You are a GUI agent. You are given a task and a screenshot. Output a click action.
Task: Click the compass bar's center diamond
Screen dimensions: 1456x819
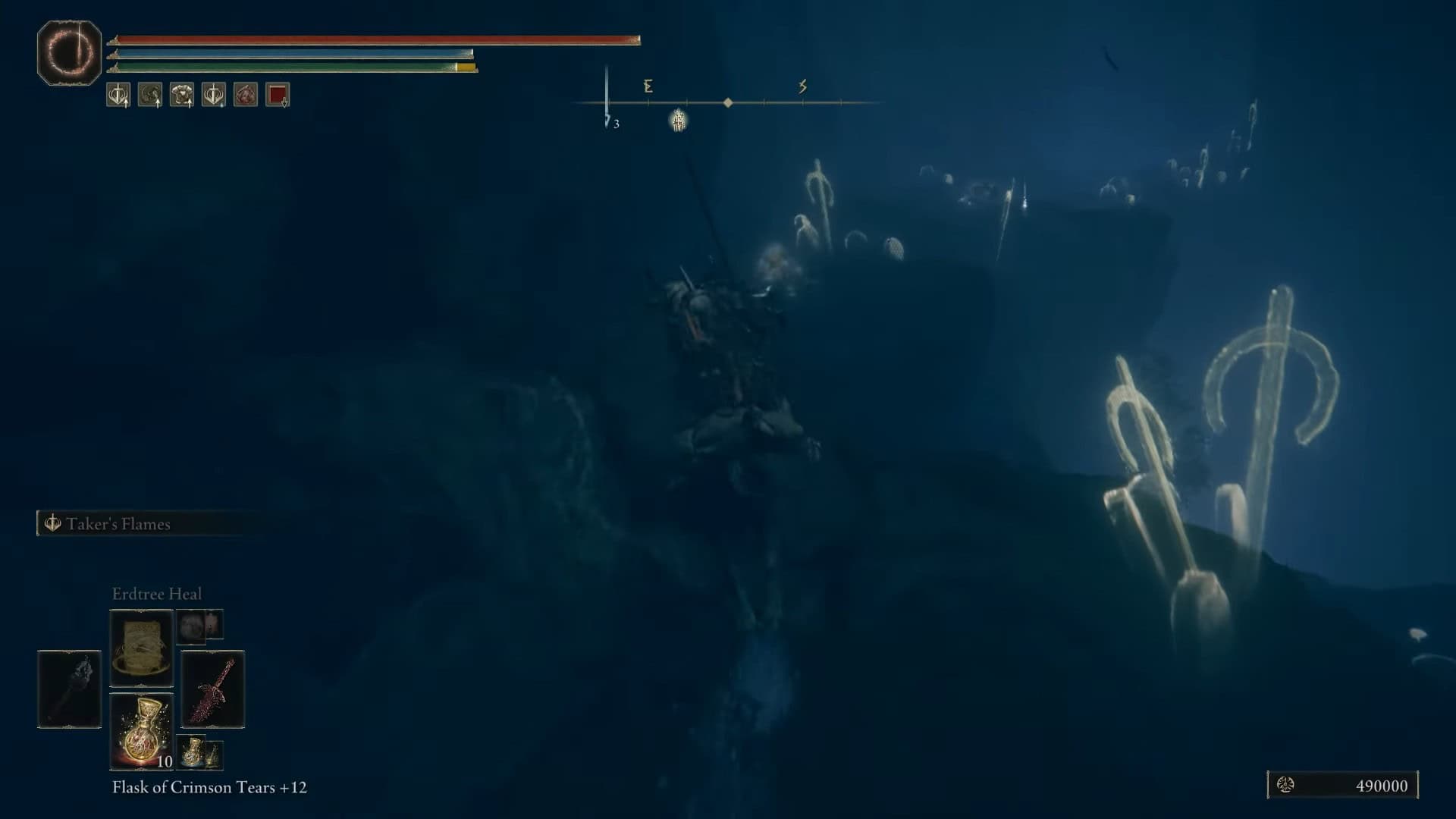click(728, 102)
